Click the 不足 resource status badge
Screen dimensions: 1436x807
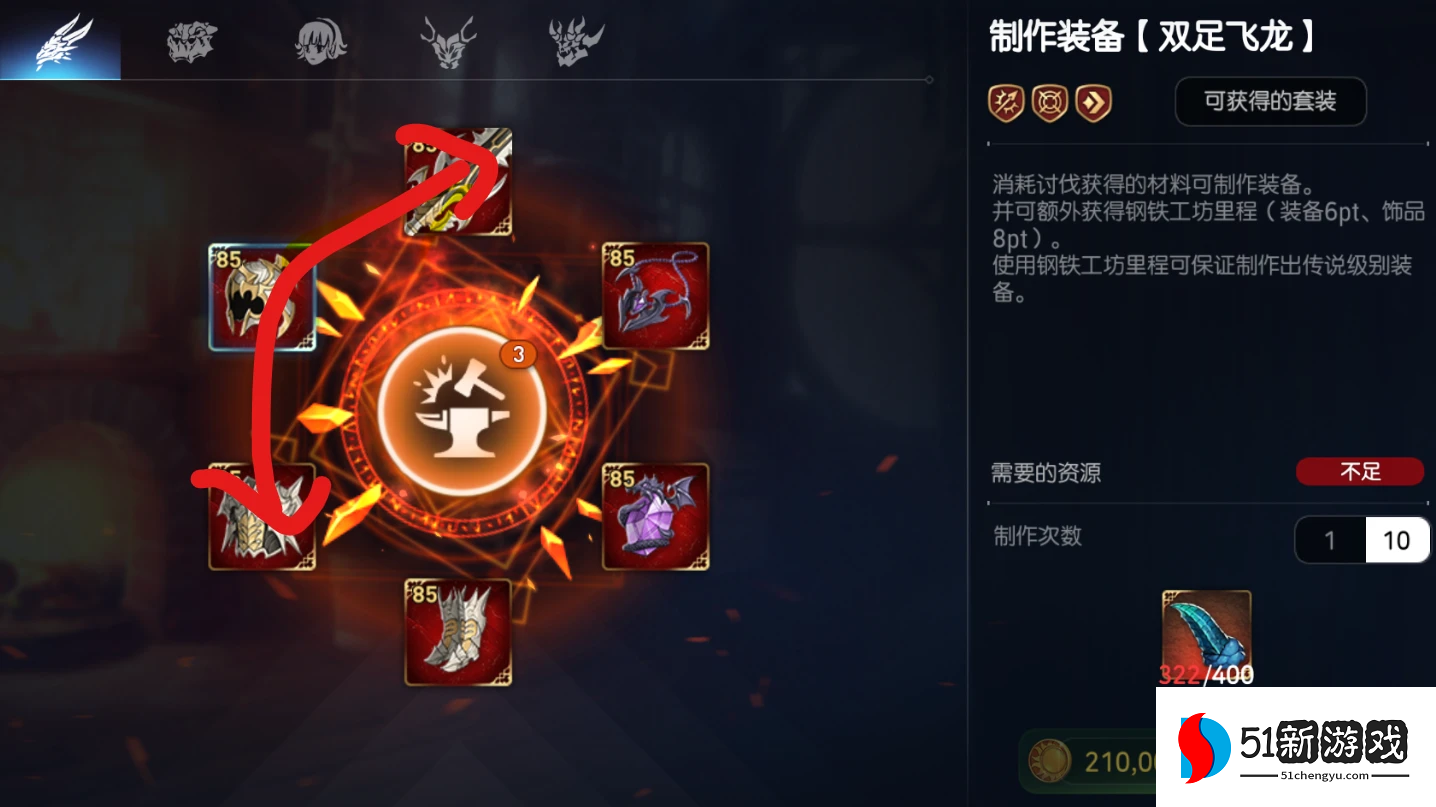coord(1360,471)
